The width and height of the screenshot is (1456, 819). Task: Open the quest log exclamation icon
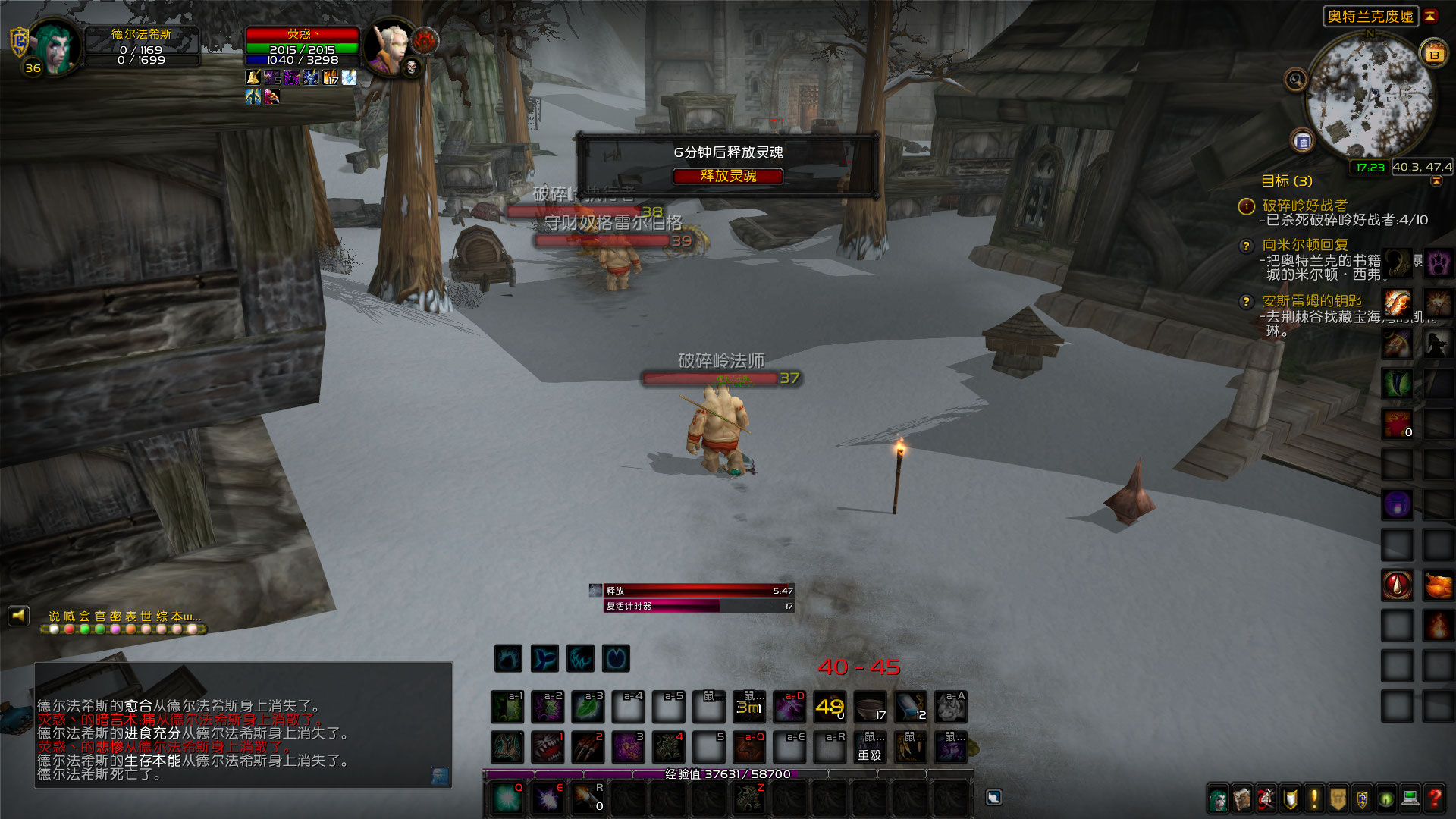(1314, 798)
